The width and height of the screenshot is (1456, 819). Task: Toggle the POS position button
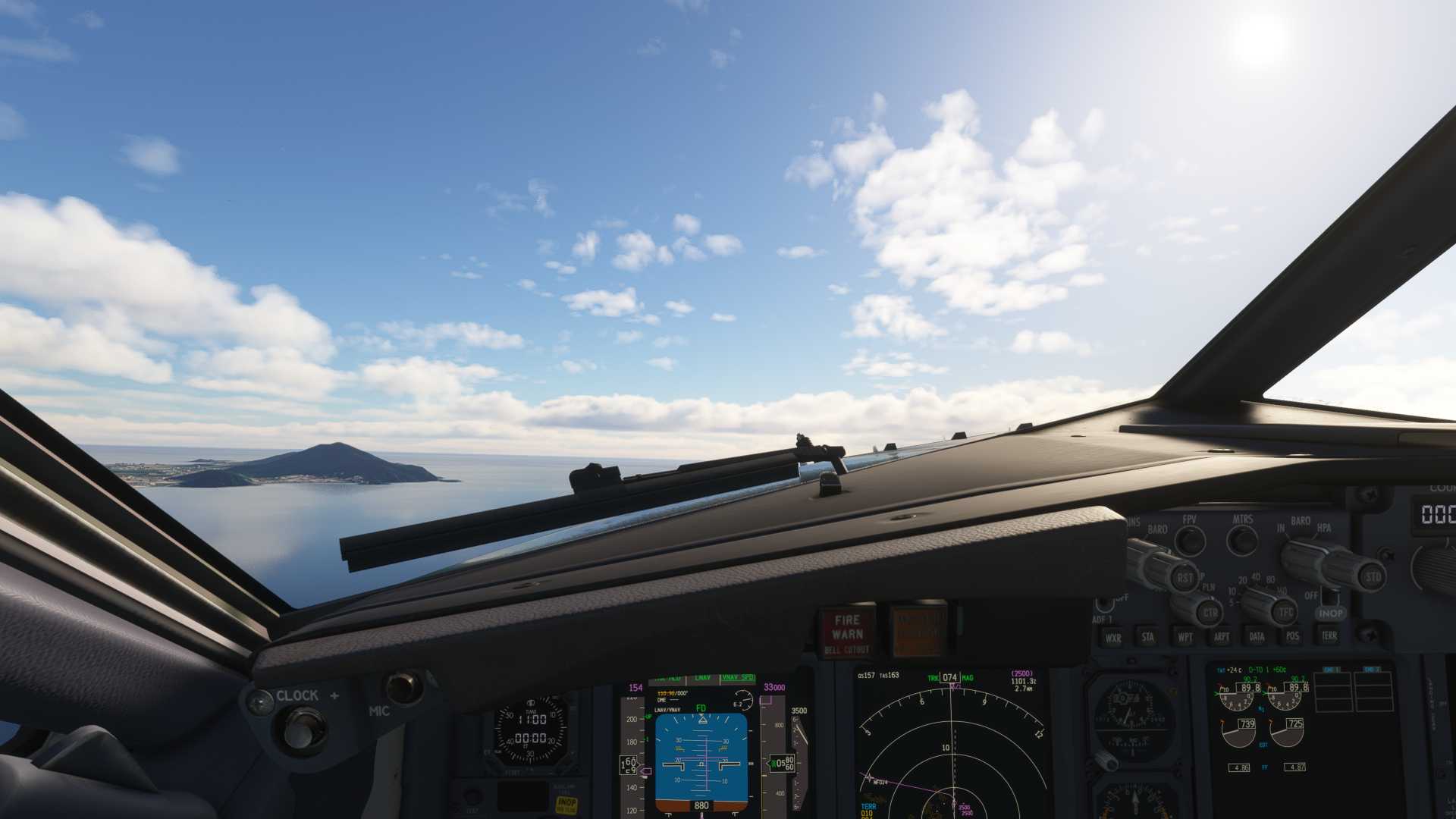1292,636
